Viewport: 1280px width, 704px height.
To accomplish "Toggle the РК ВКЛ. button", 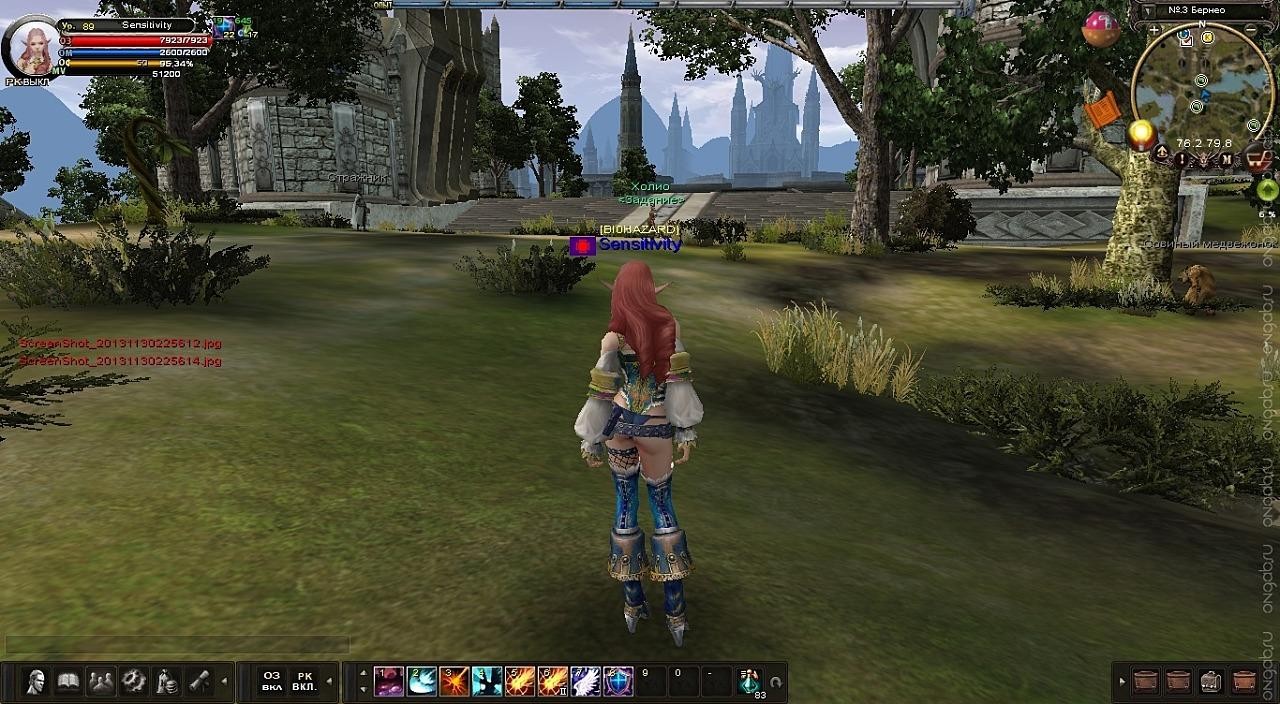I will point(305,681).
